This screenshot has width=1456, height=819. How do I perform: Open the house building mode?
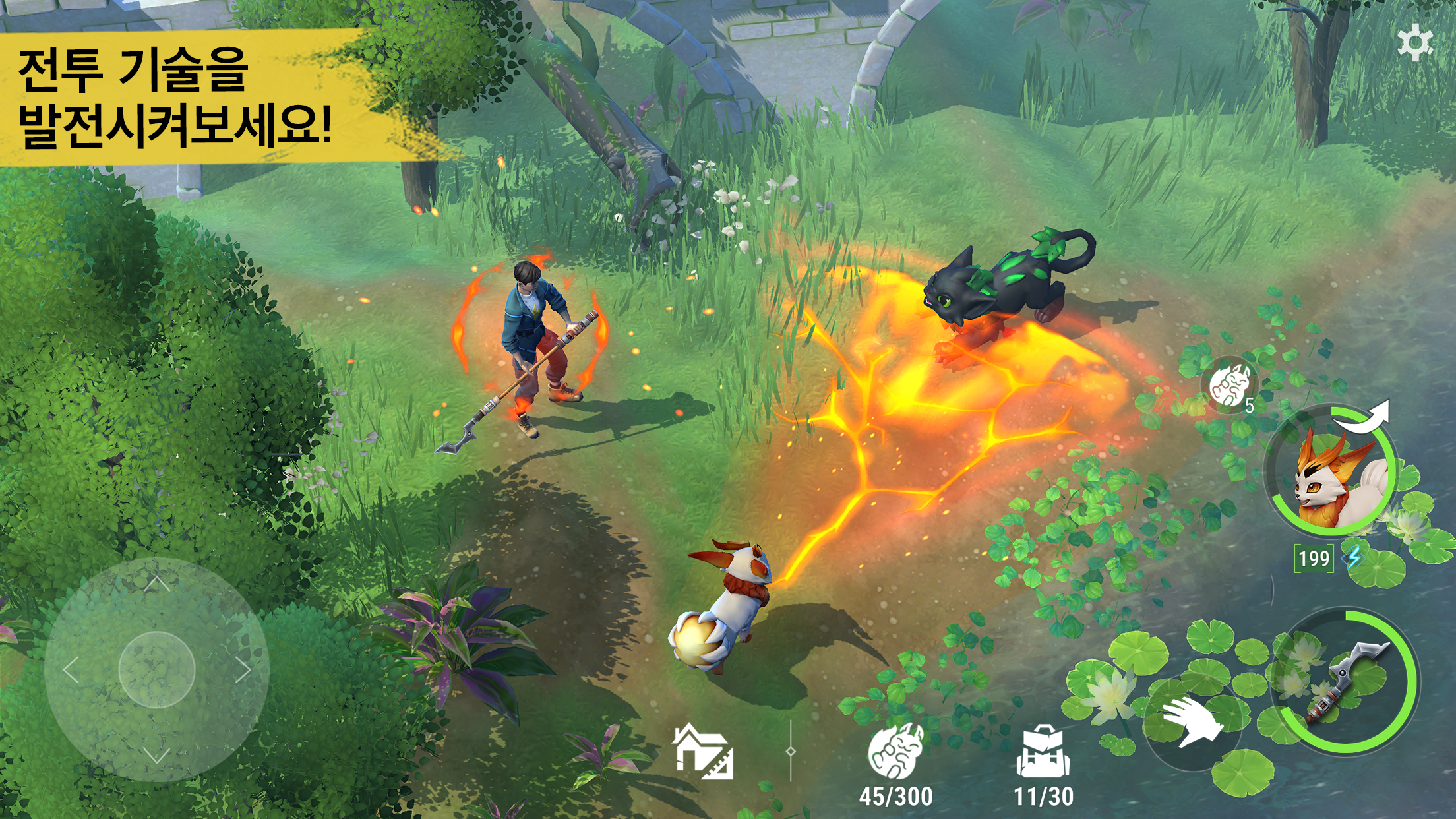703,752
